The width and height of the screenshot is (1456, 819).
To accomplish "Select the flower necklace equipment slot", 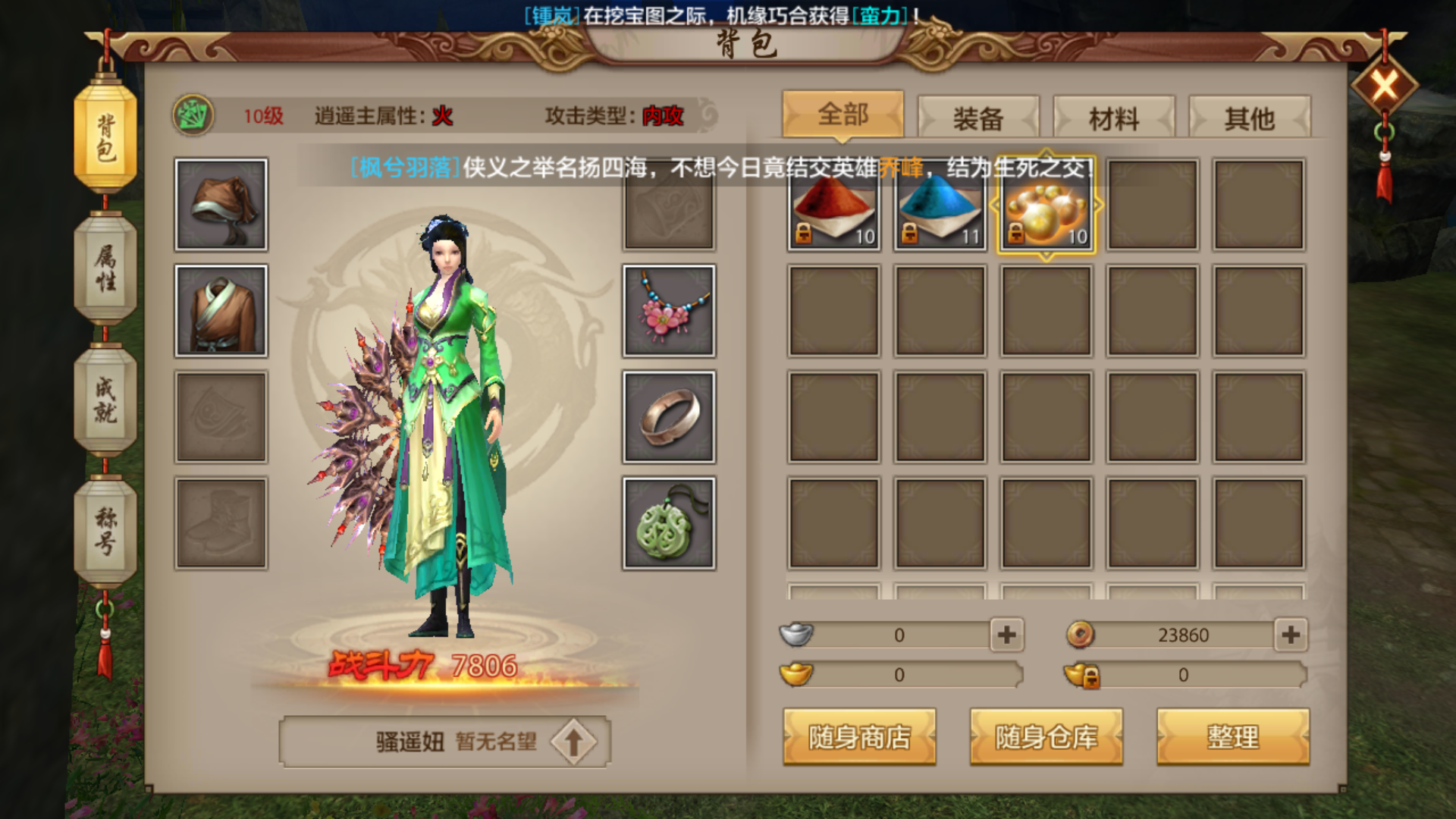I will (669, 311).
